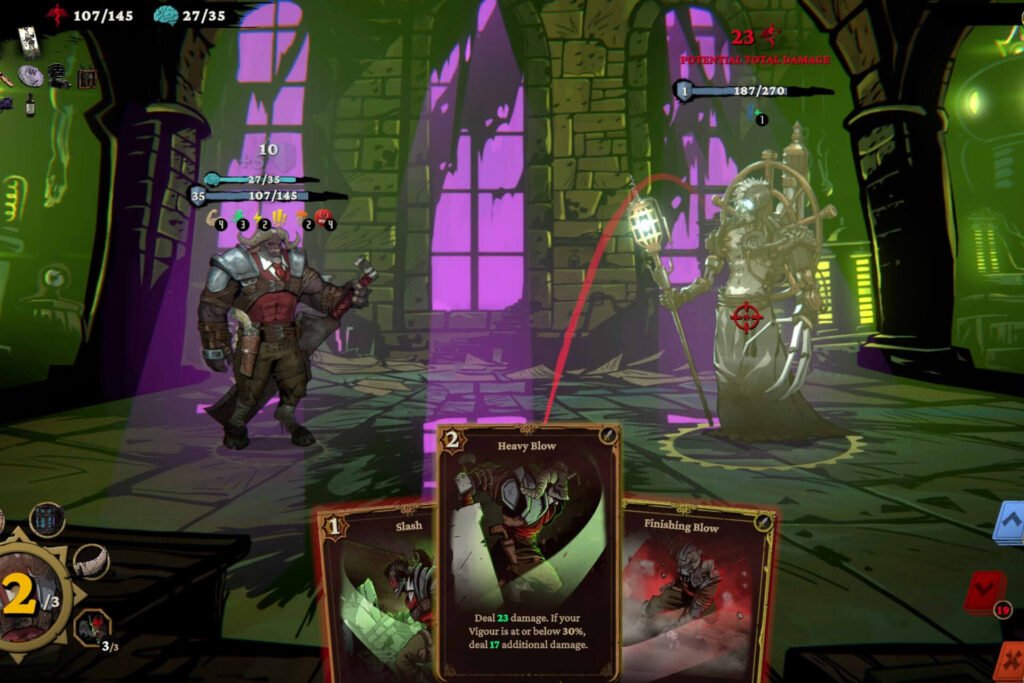Inspect the small cage relic icon
The width and height of the screenshot is (1024, 683).
pos(87,77)
